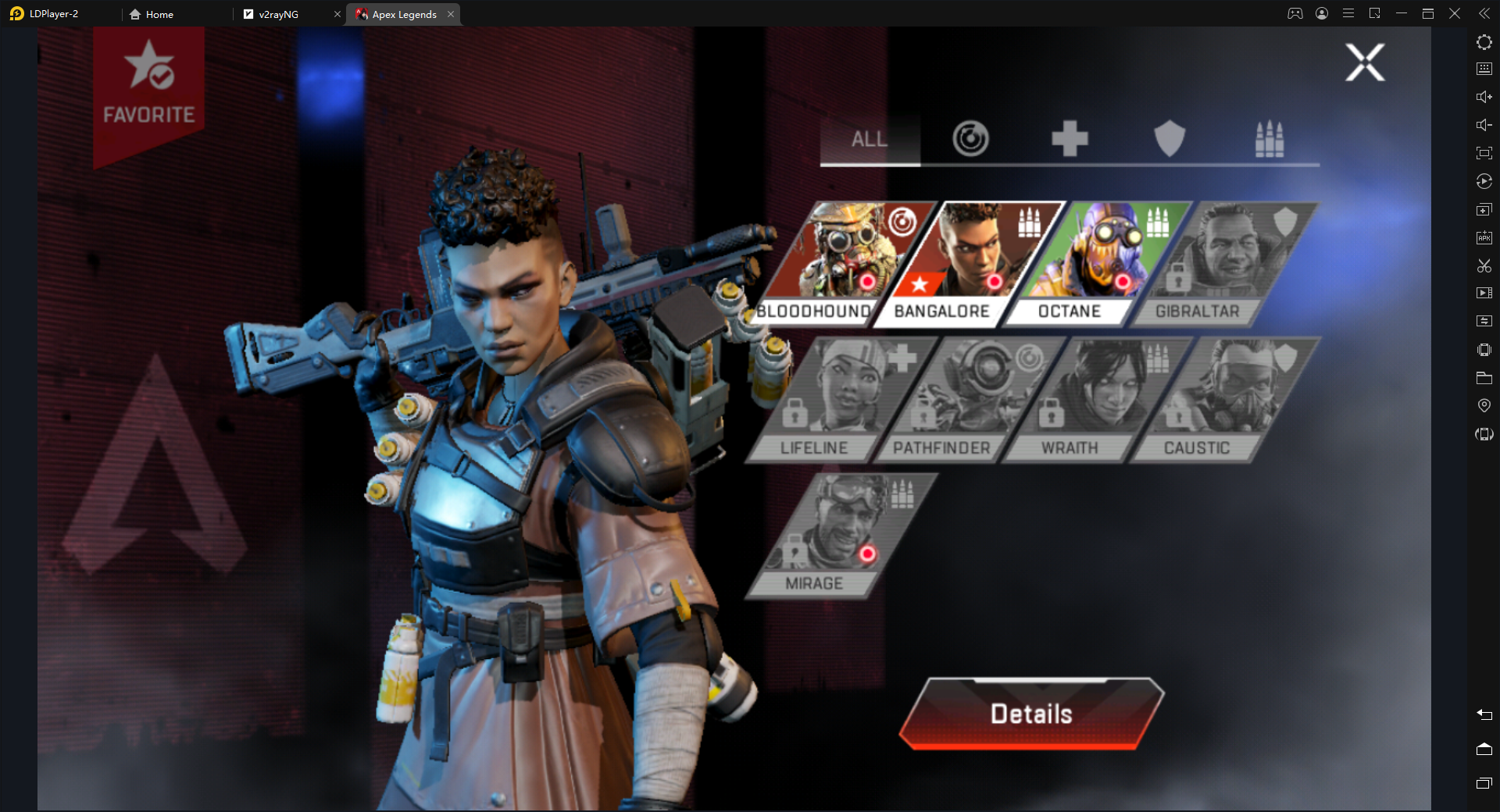1500x812 pixels.
Task: Filter legends by the defensive shield icon
Action: [x=1170, y=140]
